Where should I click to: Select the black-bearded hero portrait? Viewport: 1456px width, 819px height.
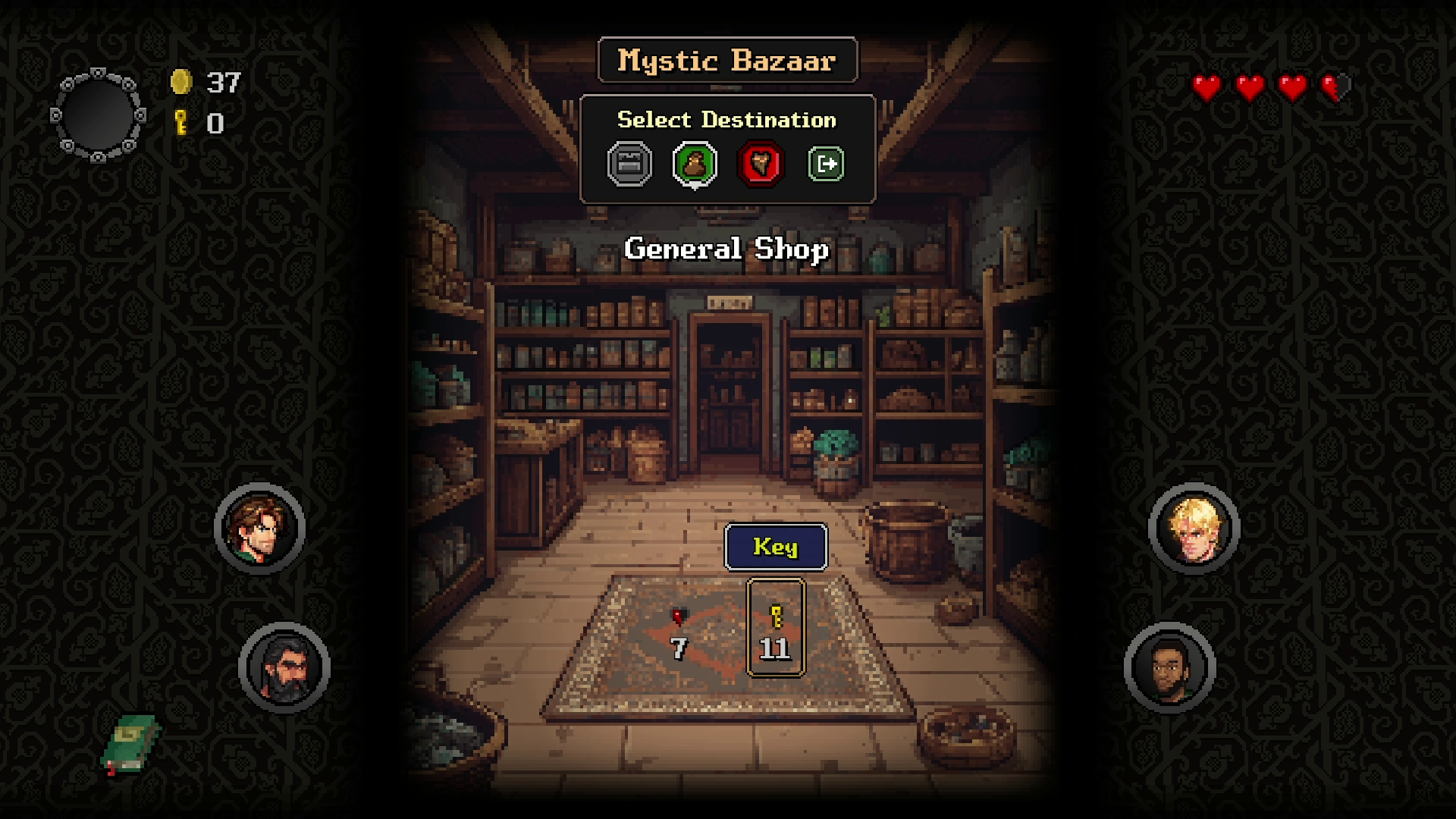pos(284,667)
